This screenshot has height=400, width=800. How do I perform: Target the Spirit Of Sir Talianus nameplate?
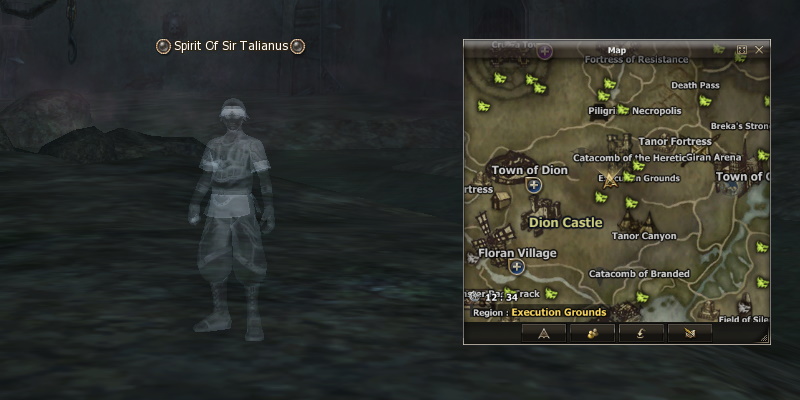click(x=230, y=46)
